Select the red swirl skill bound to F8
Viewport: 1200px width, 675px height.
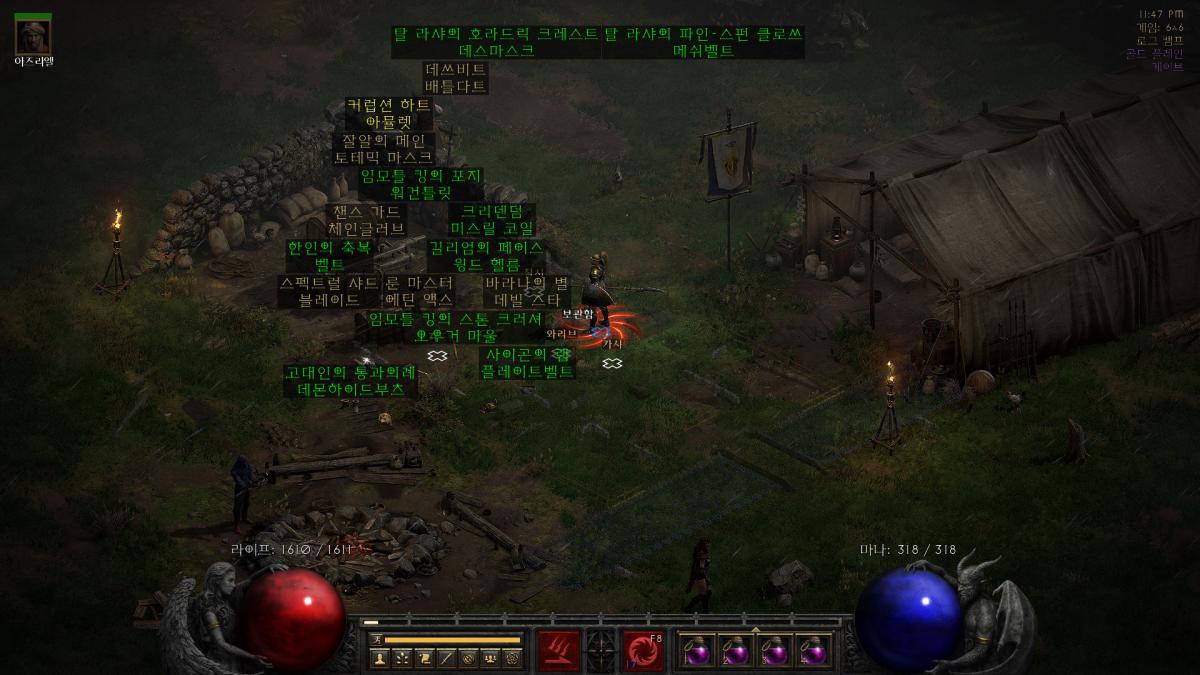pos(643,650)
